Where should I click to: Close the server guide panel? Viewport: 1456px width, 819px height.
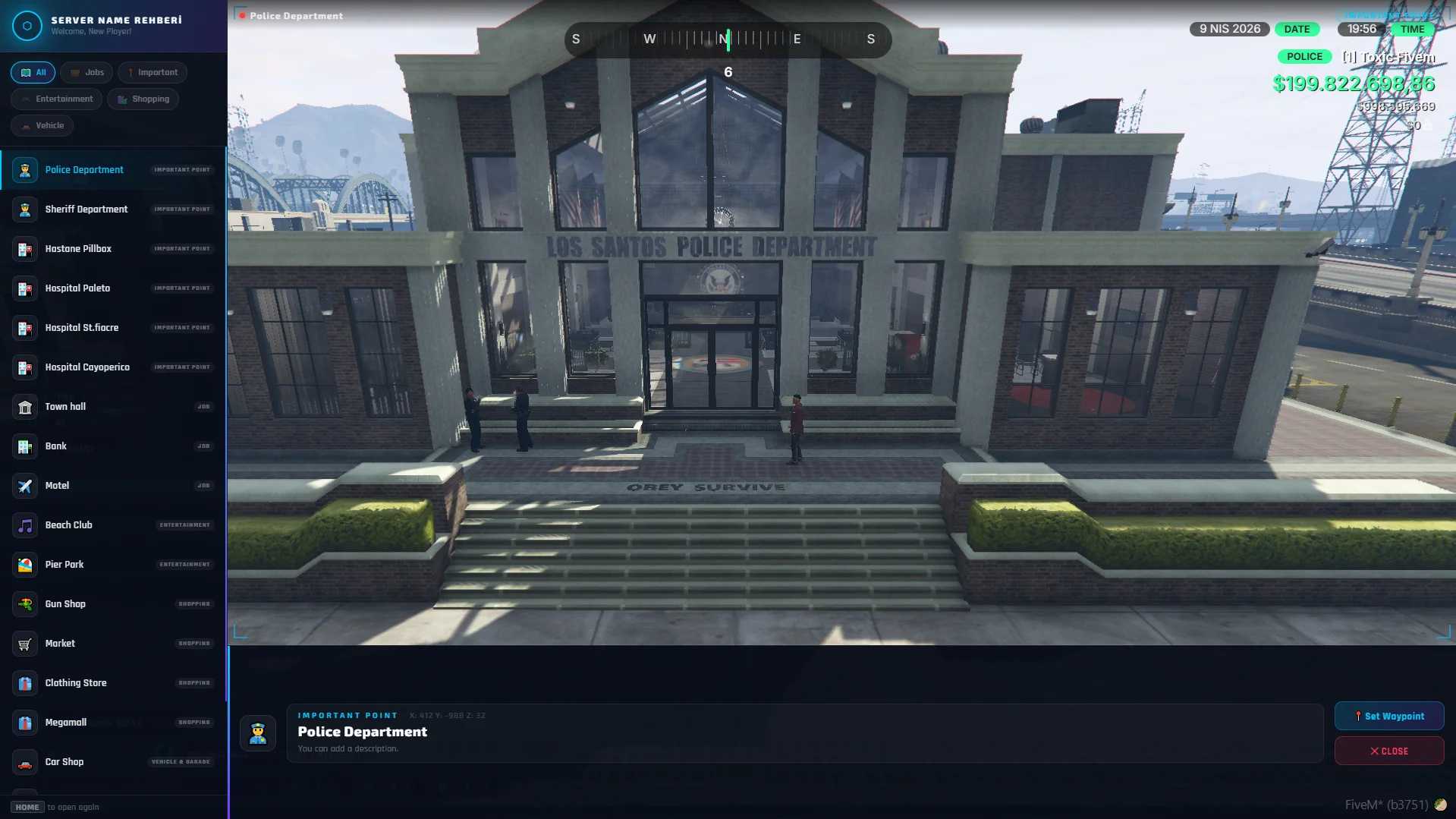1388,751
